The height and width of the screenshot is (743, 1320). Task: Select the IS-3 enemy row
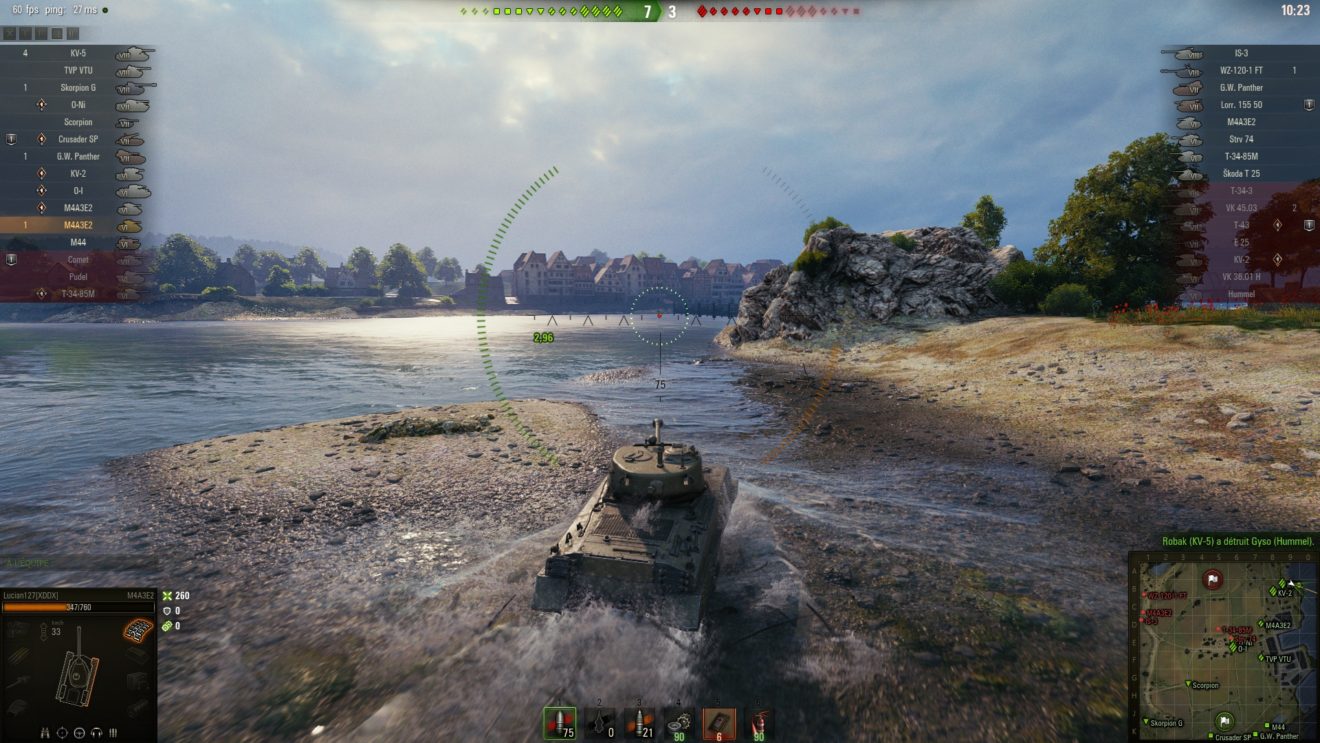[1240, 53]
